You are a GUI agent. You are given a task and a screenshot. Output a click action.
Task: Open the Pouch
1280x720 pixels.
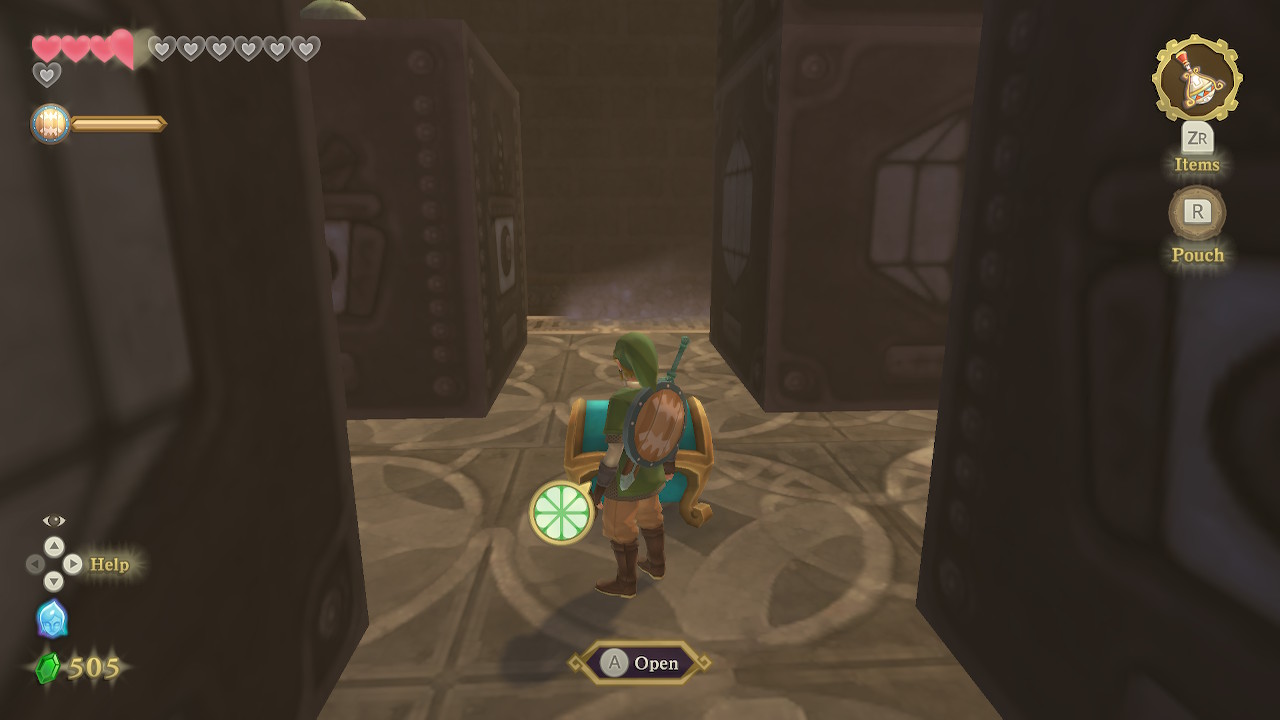[1197, 212]
